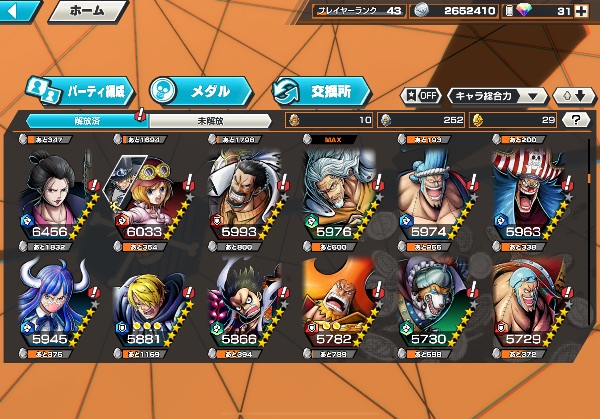Open the 交換所 exchange shop
This screenshot has height=419, width=600.
(322, 90)
